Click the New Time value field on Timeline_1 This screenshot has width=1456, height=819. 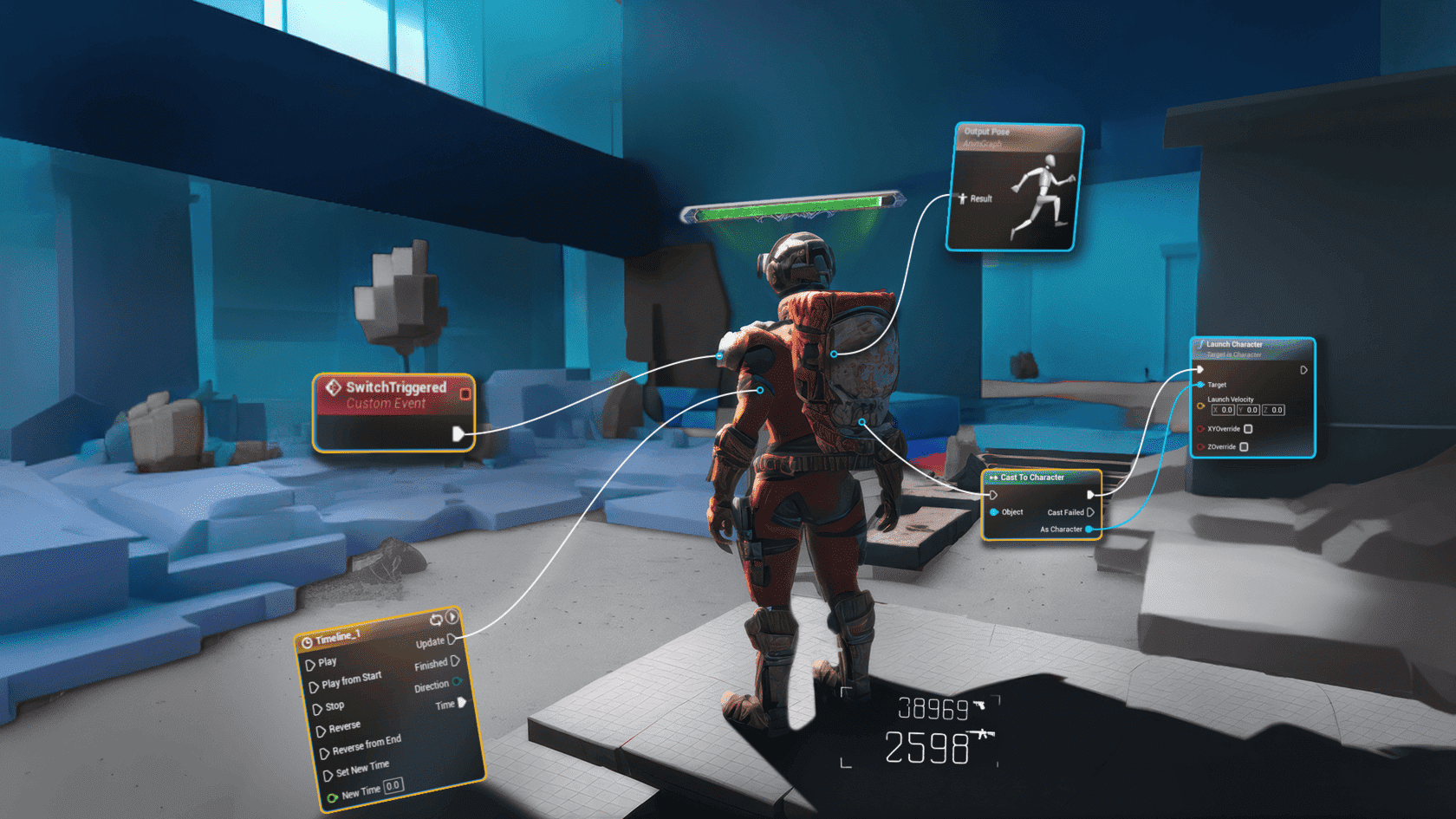coord(393,785)
